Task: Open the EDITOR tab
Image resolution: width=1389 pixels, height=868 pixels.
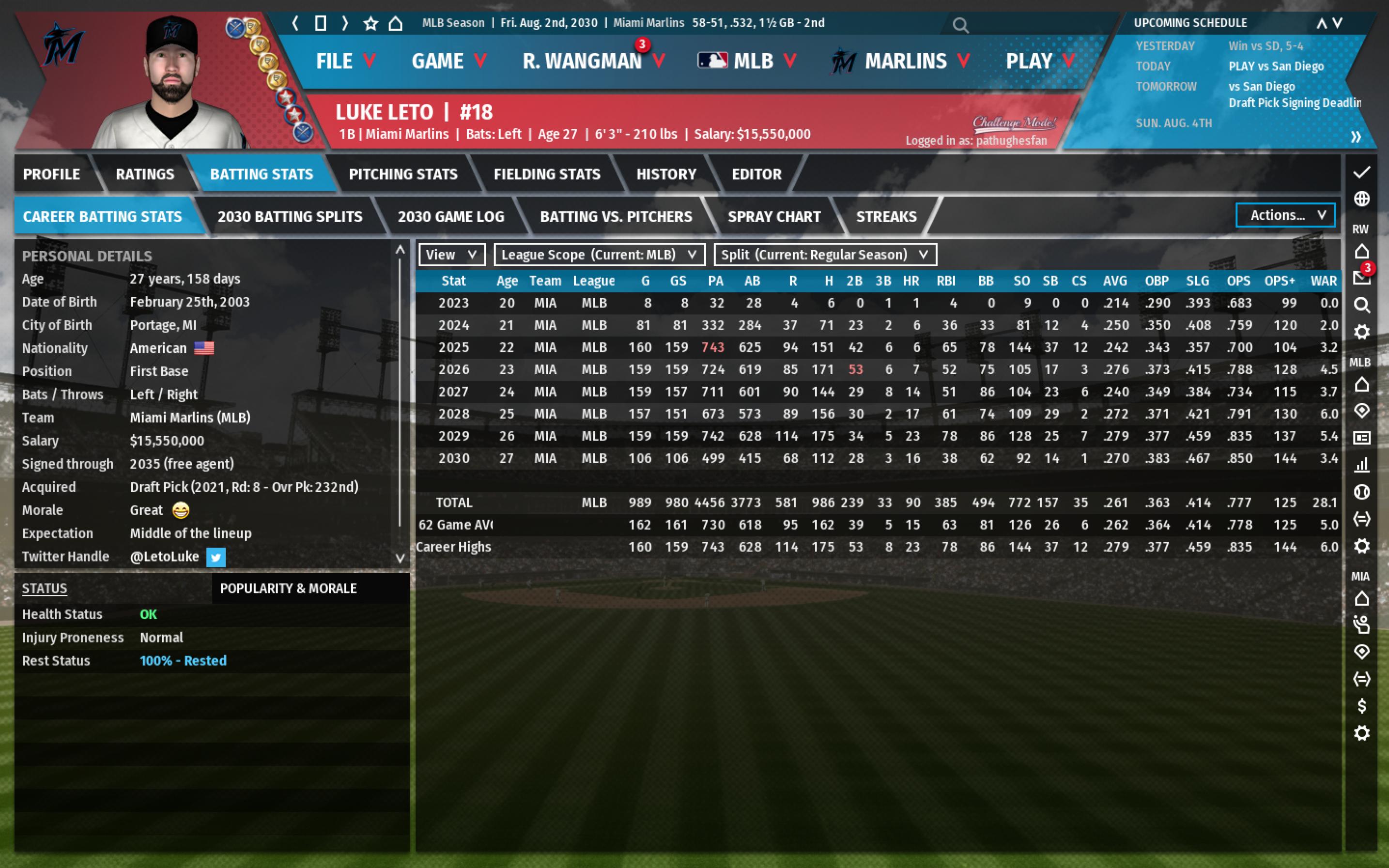Action: point(756,174)
